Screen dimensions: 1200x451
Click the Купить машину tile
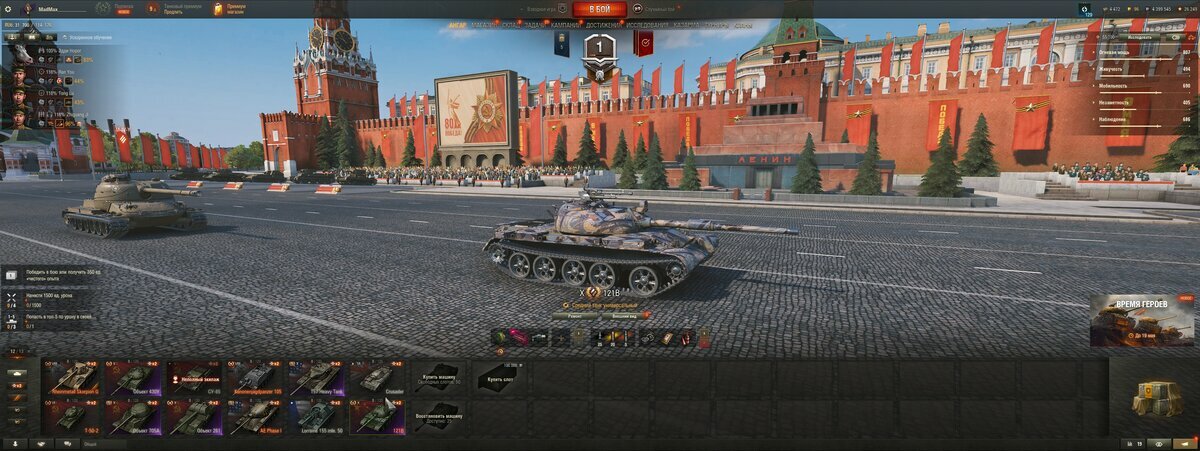click(438, 377)
